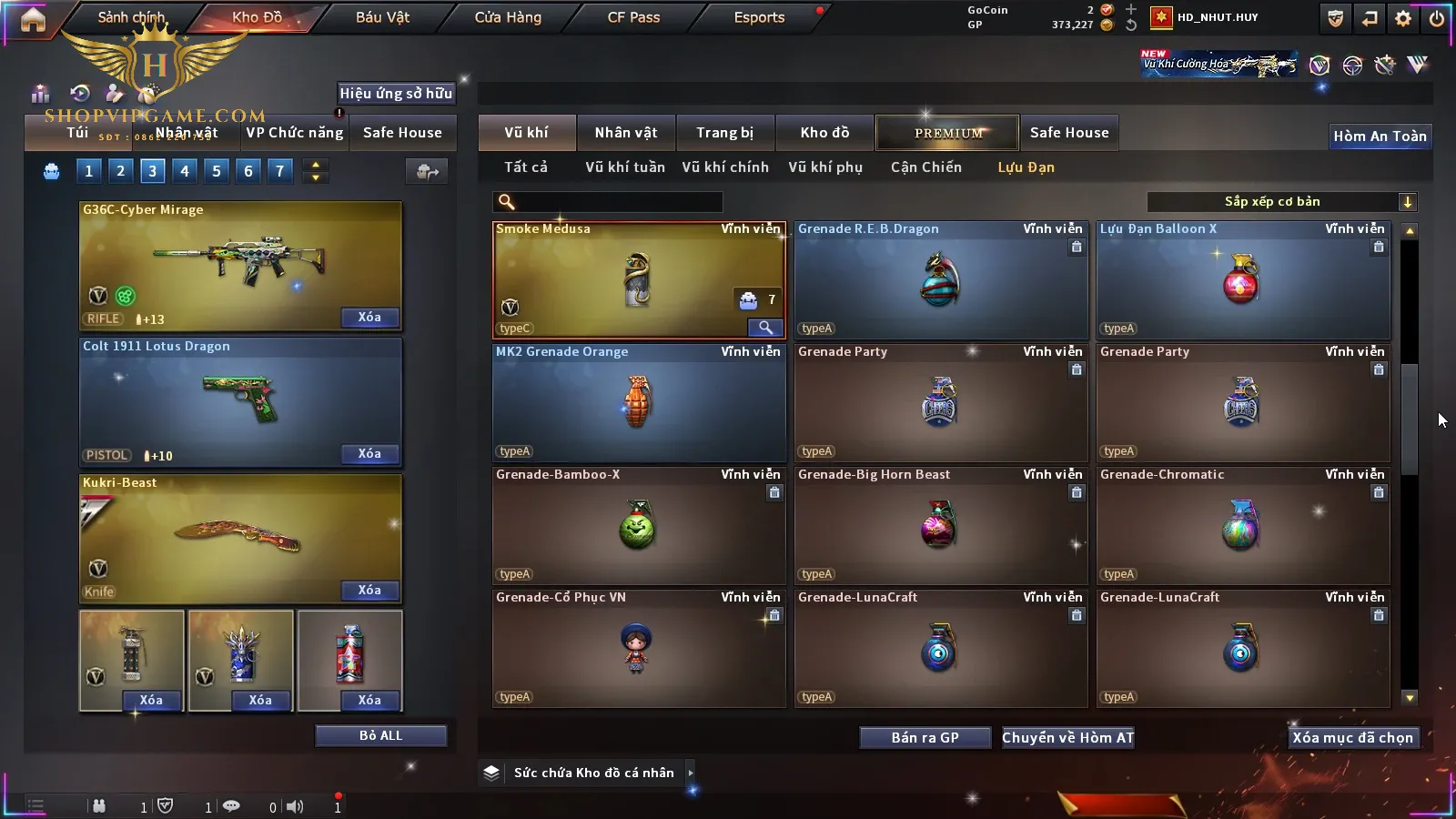Viewport: 1456px width, 819px height.
Task: Go to the CF Pass menu
Action: pos(633,17)
